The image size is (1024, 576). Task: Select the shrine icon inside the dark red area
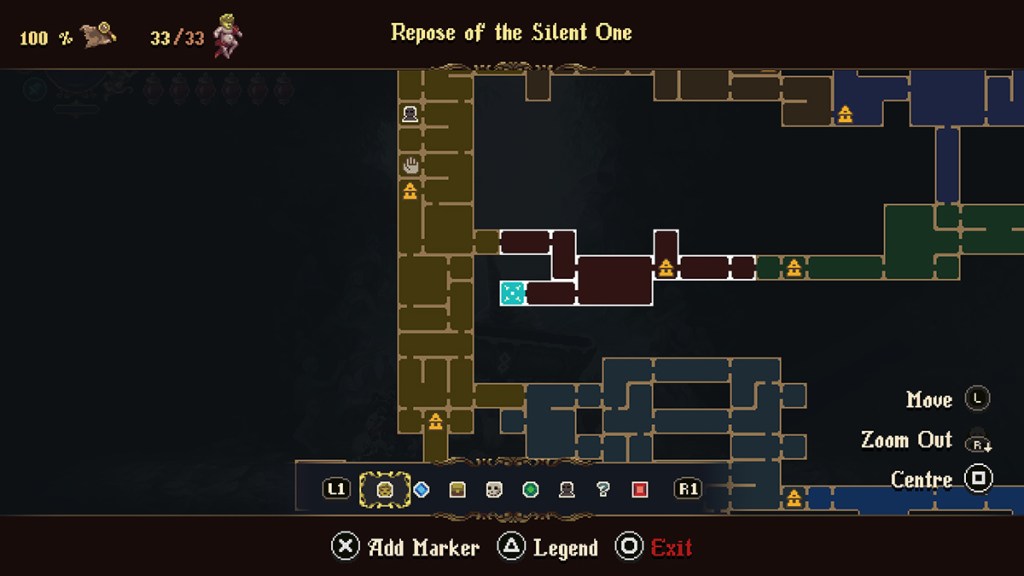click(666, 267)
